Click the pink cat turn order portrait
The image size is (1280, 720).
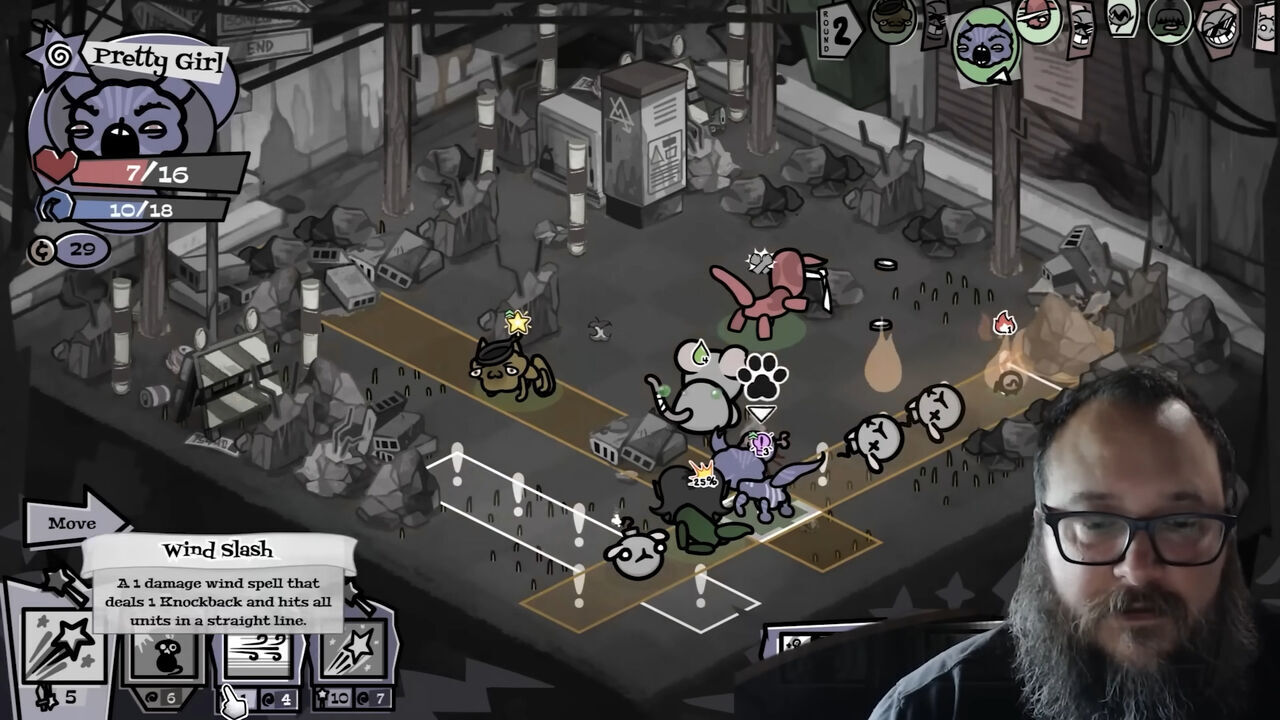coord(1037,17)
